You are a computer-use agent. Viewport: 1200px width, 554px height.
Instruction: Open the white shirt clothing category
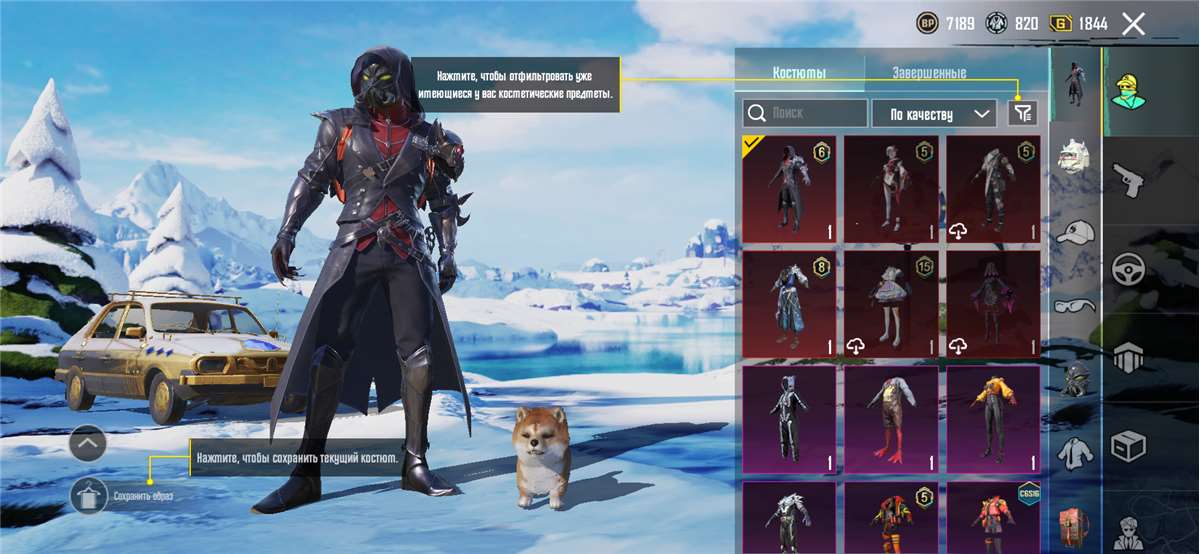click(x=1074, y=453)
